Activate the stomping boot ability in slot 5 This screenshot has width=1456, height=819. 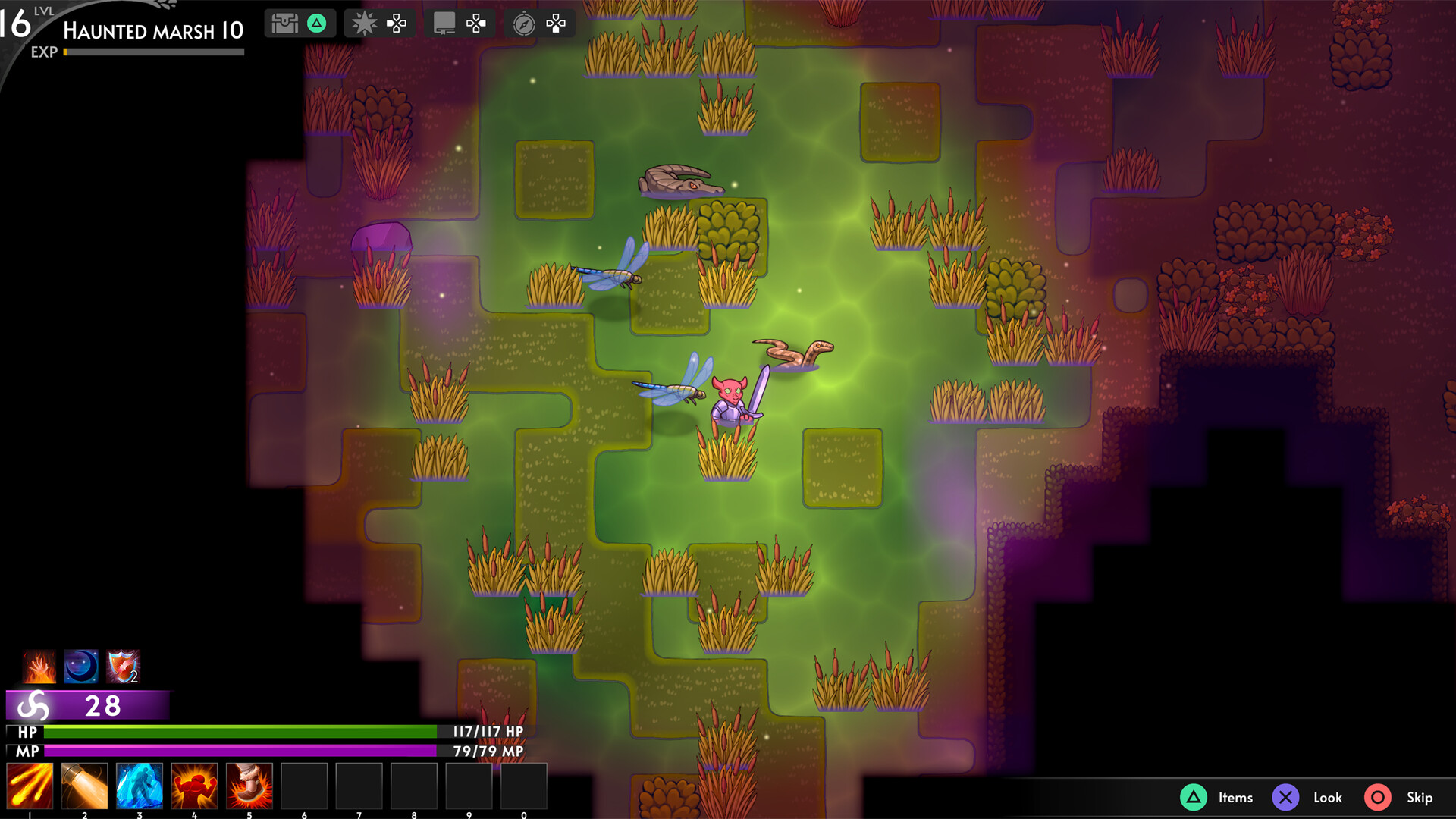coord(250,786)
